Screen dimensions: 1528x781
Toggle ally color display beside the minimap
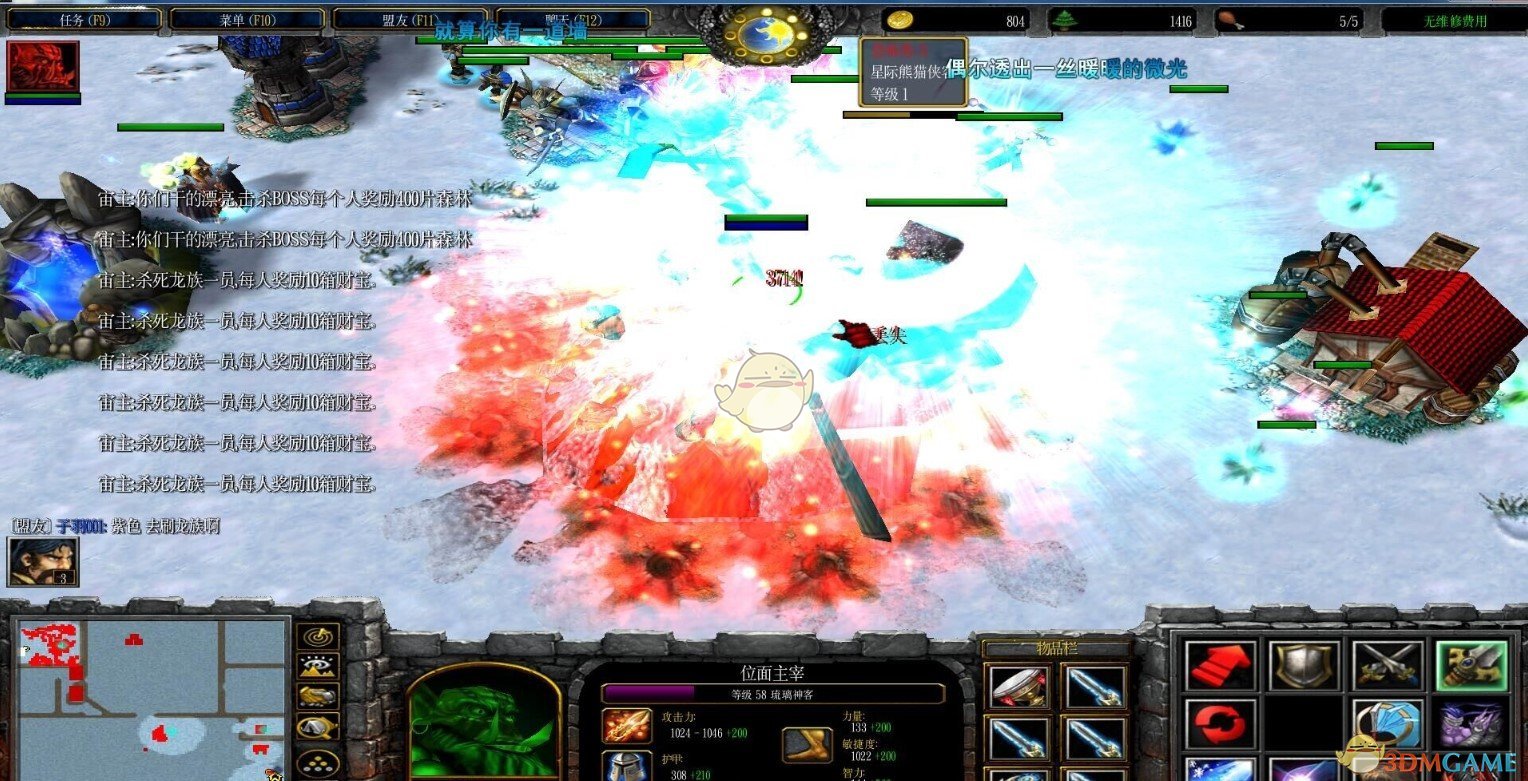click(315, 696)
